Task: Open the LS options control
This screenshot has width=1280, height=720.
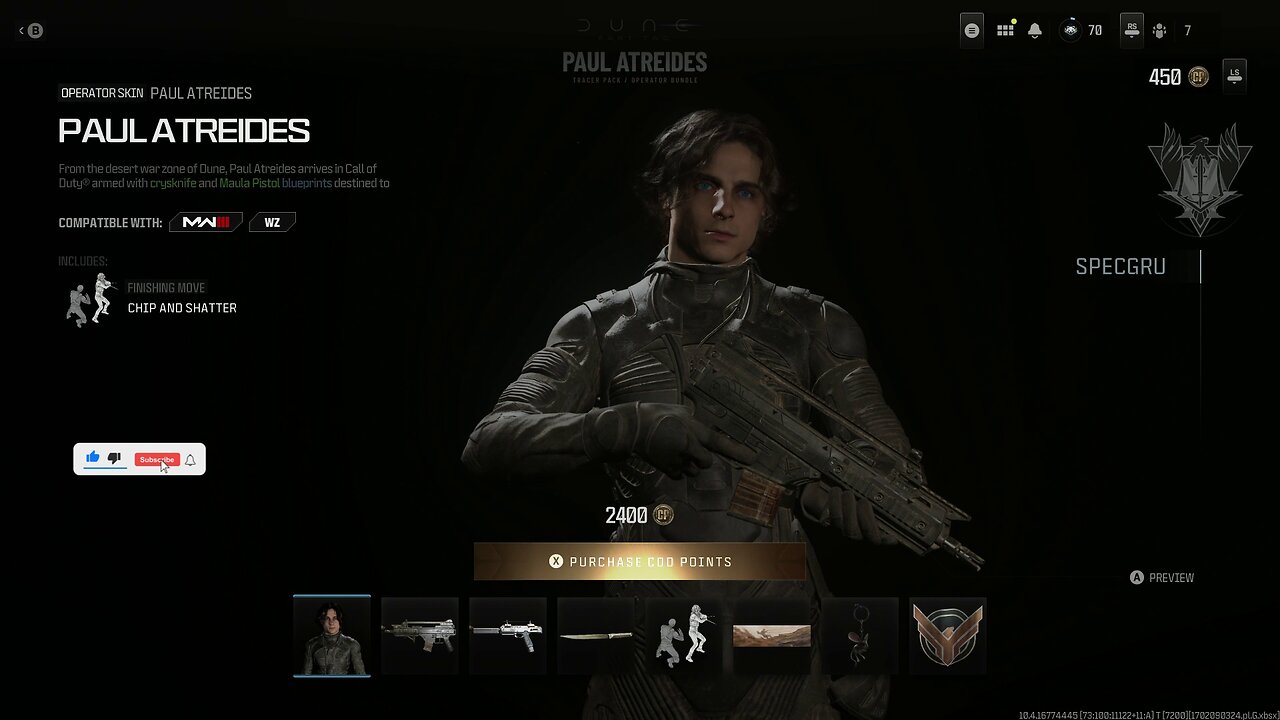Action: tap(1234, 75)
